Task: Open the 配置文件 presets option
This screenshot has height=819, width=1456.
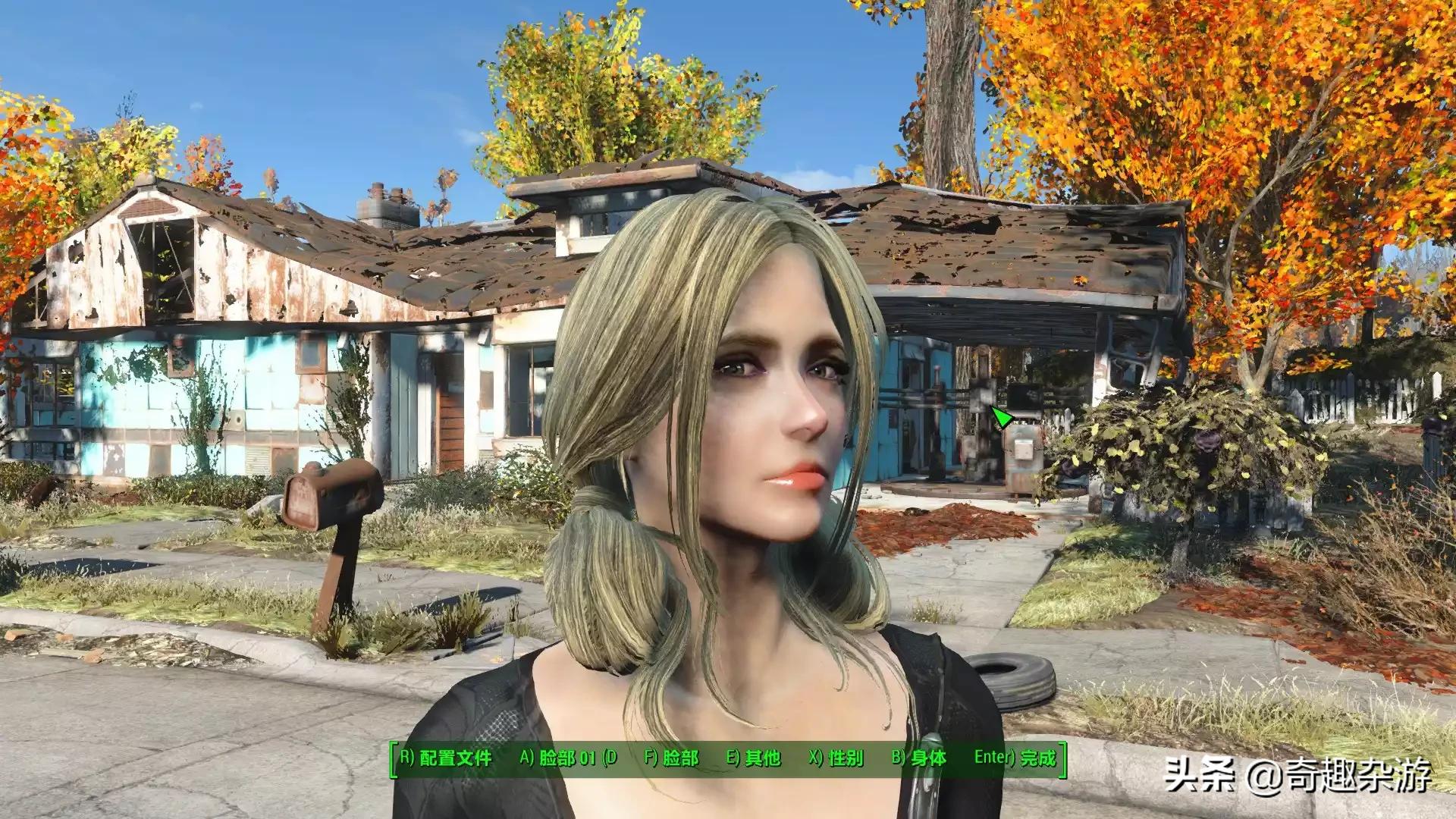Action: [446, 758]
